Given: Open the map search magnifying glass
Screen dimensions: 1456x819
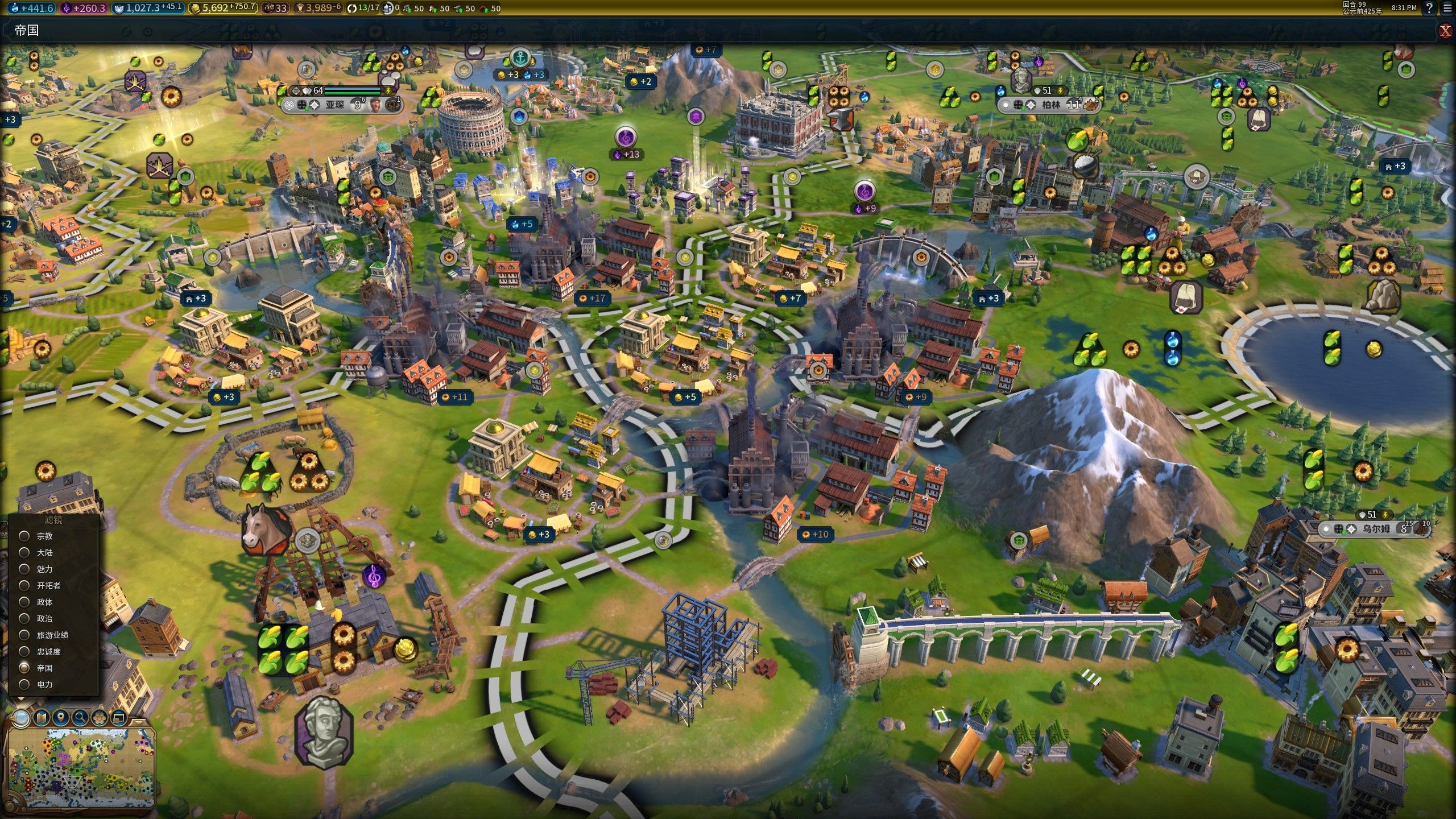Looking at the screenshot, I should point(80,718).
